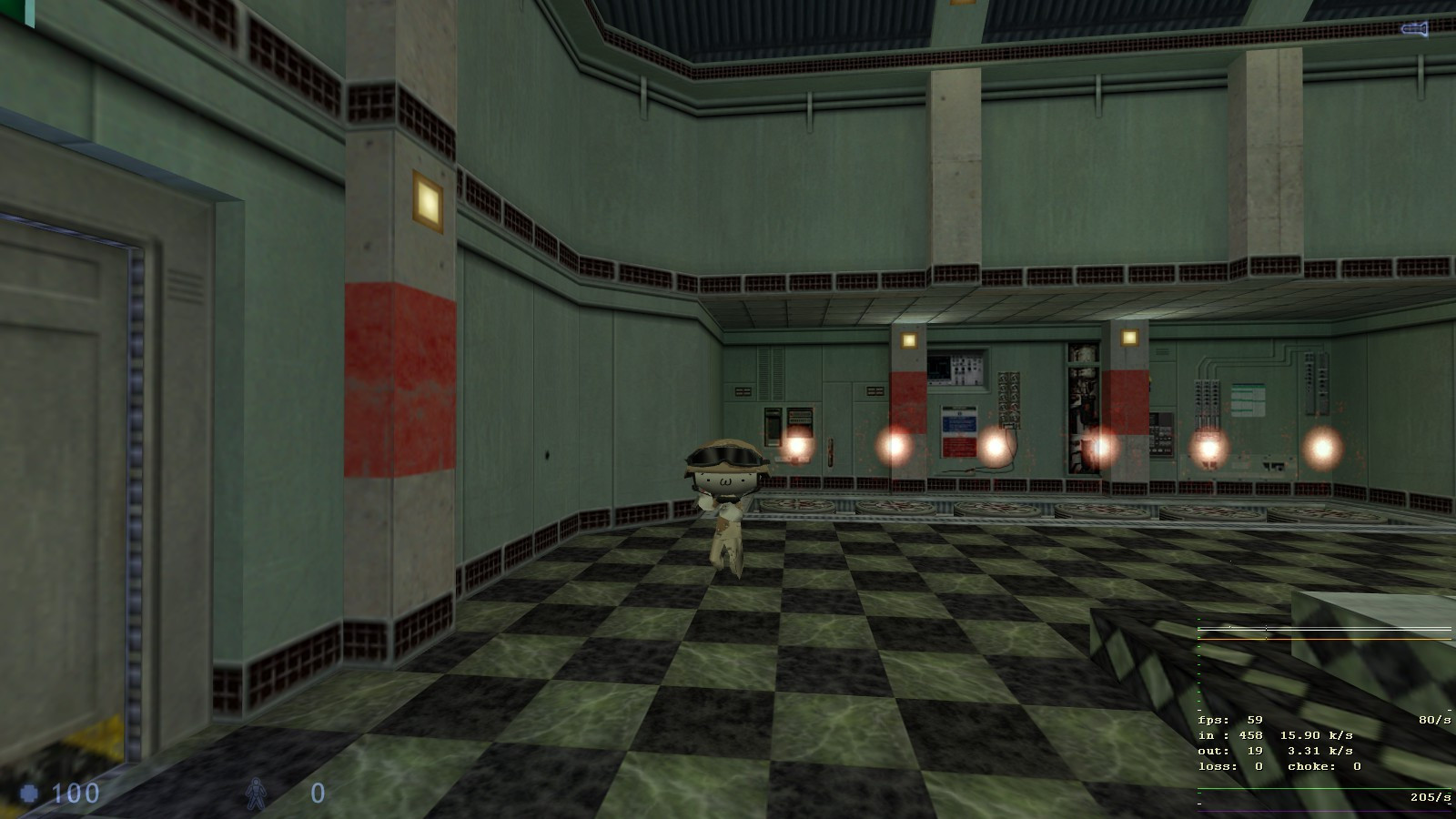Click the orange line in the net graph

1319,639
